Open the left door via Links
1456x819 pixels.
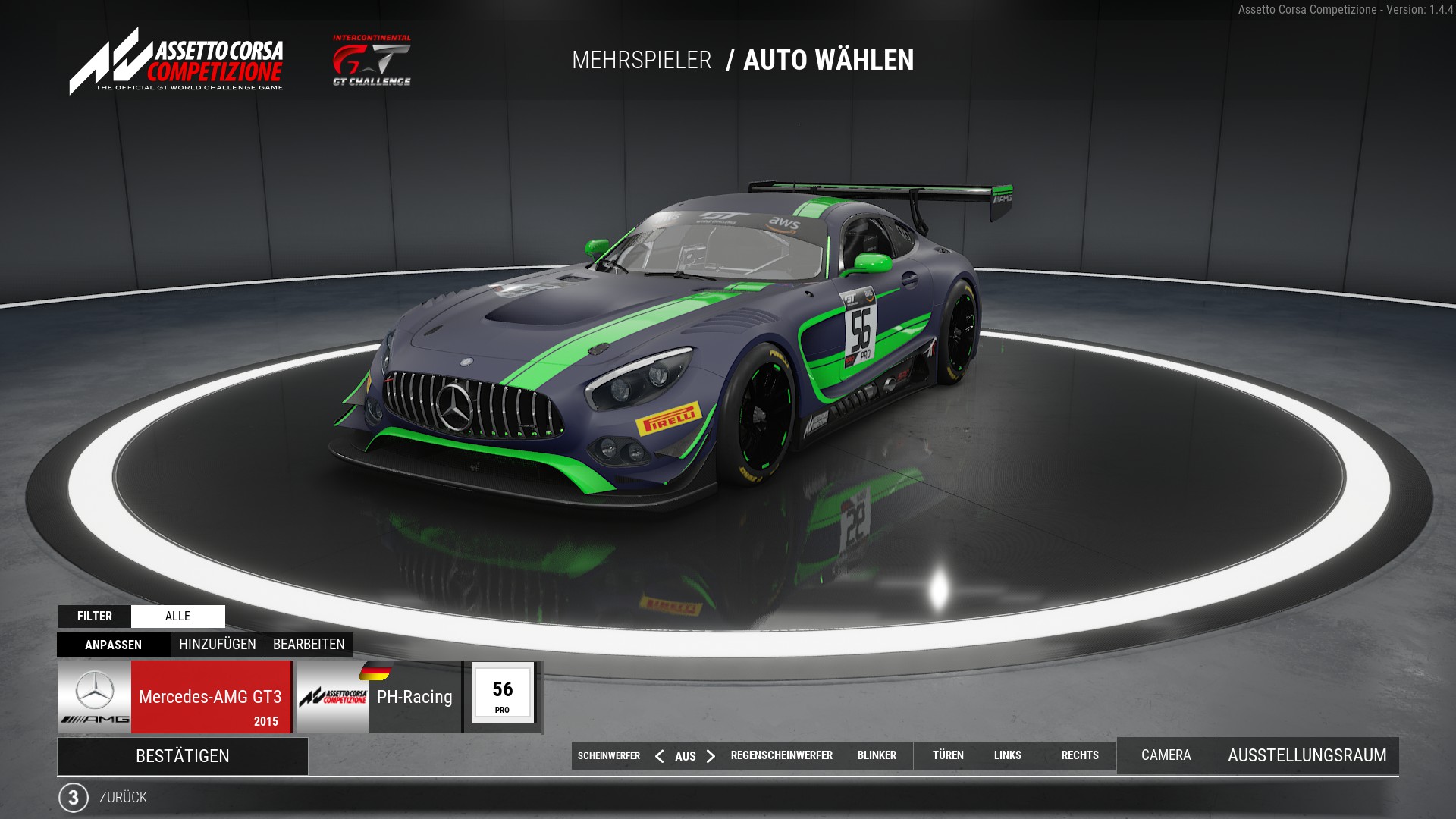pos(1007,755)
